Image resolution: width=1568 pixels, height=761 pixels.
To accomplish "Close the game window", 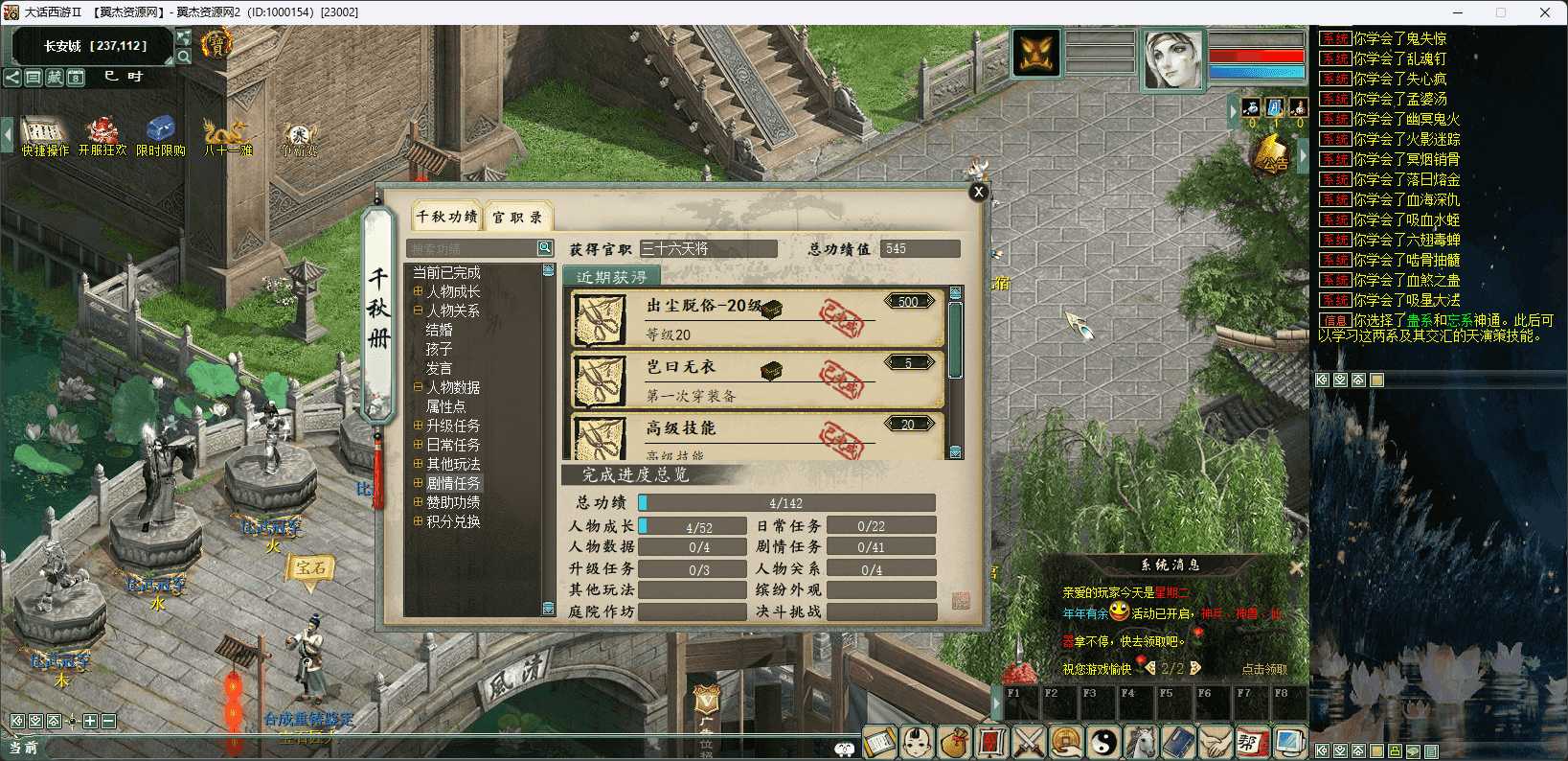I will point(1544,12).
